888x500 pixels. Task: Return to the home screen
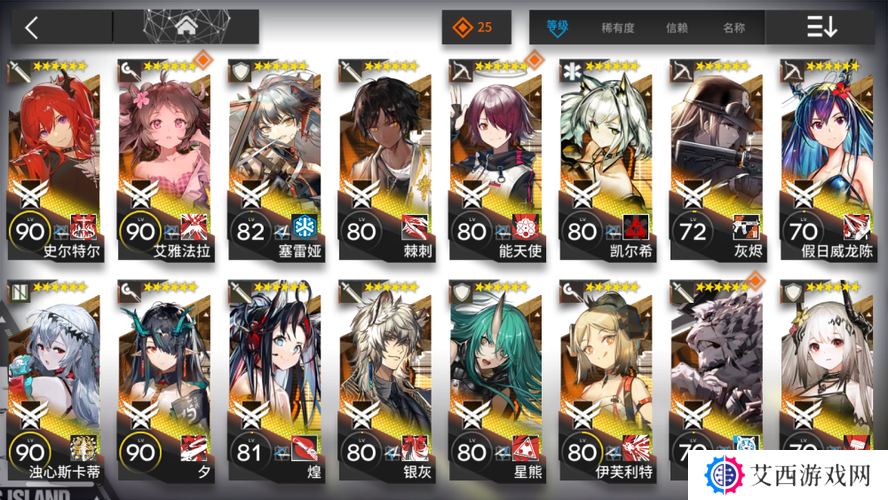pyautogui.click(x=185, y=27)
